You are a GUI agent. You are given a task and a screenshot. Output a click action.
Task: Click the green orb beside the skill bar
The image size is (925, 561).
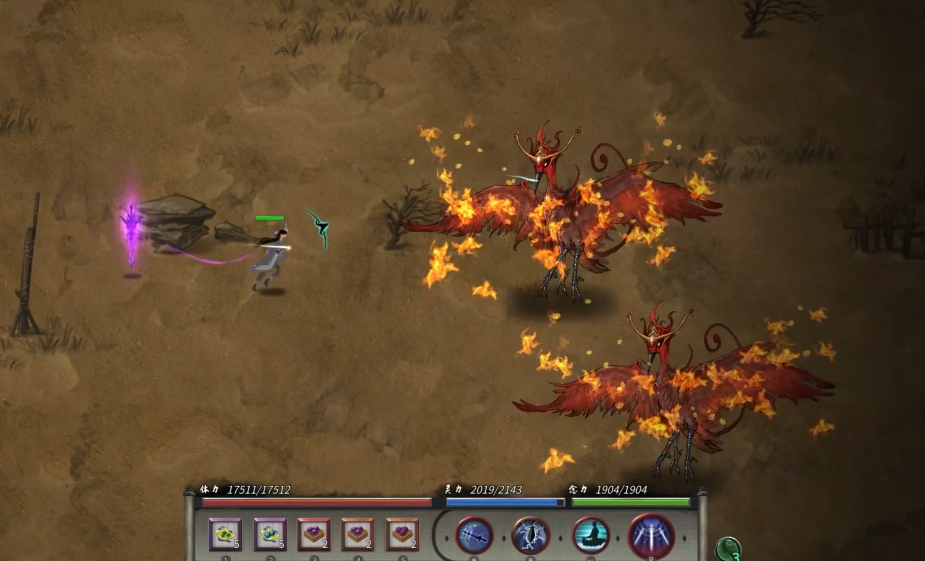coord(728,549)
